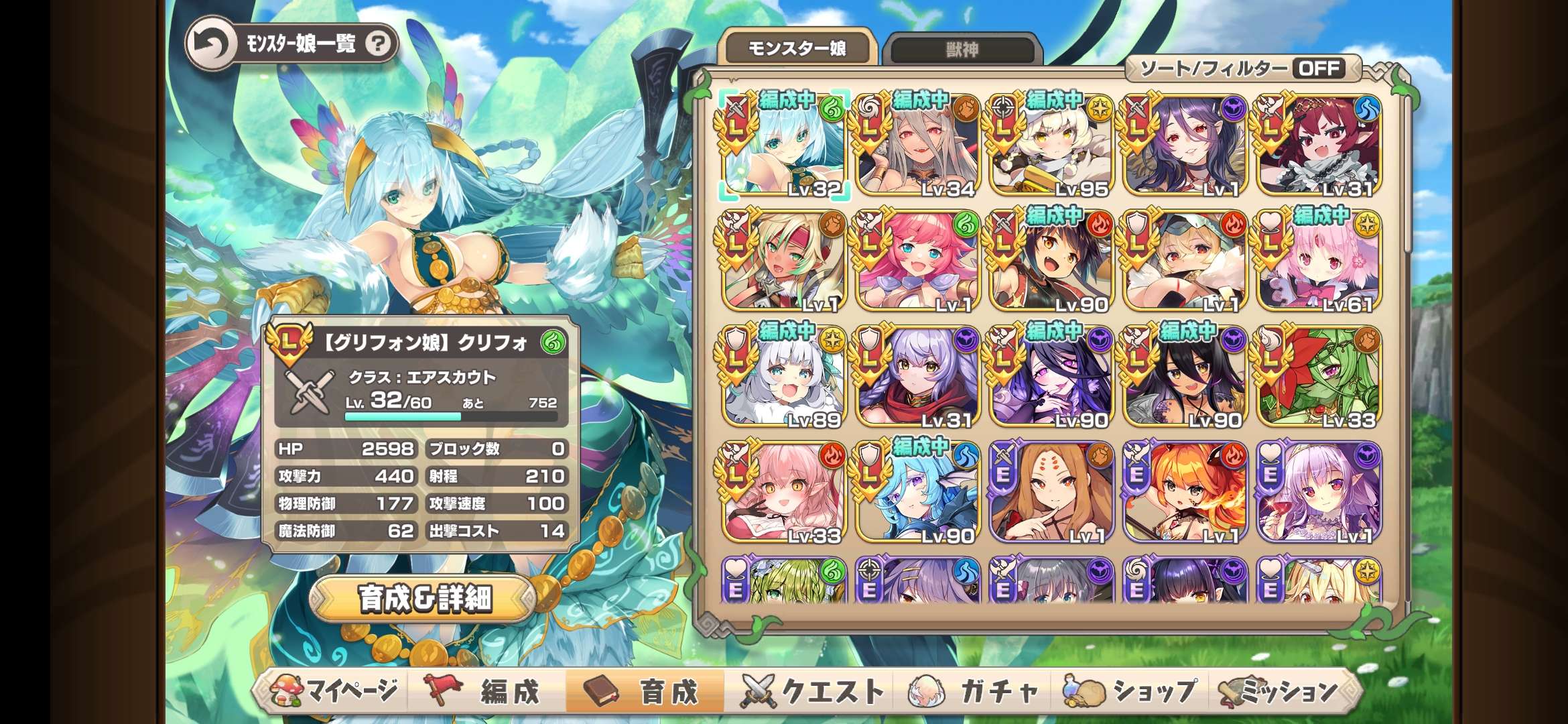Switch to the モンスター娘 tab
1568x724 pixels.
tap(797, 48)
